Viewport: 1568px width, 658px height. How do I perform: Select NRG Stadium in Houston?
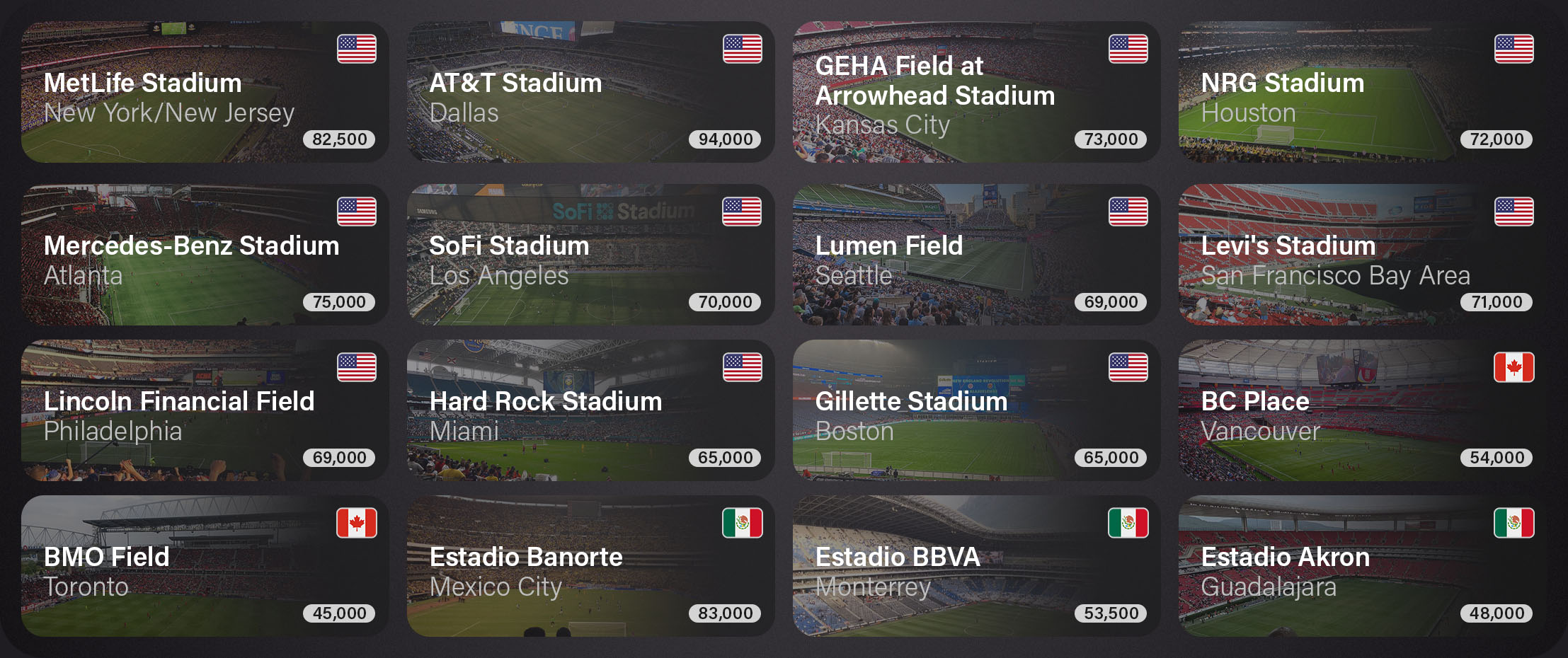coord(1362,92)
